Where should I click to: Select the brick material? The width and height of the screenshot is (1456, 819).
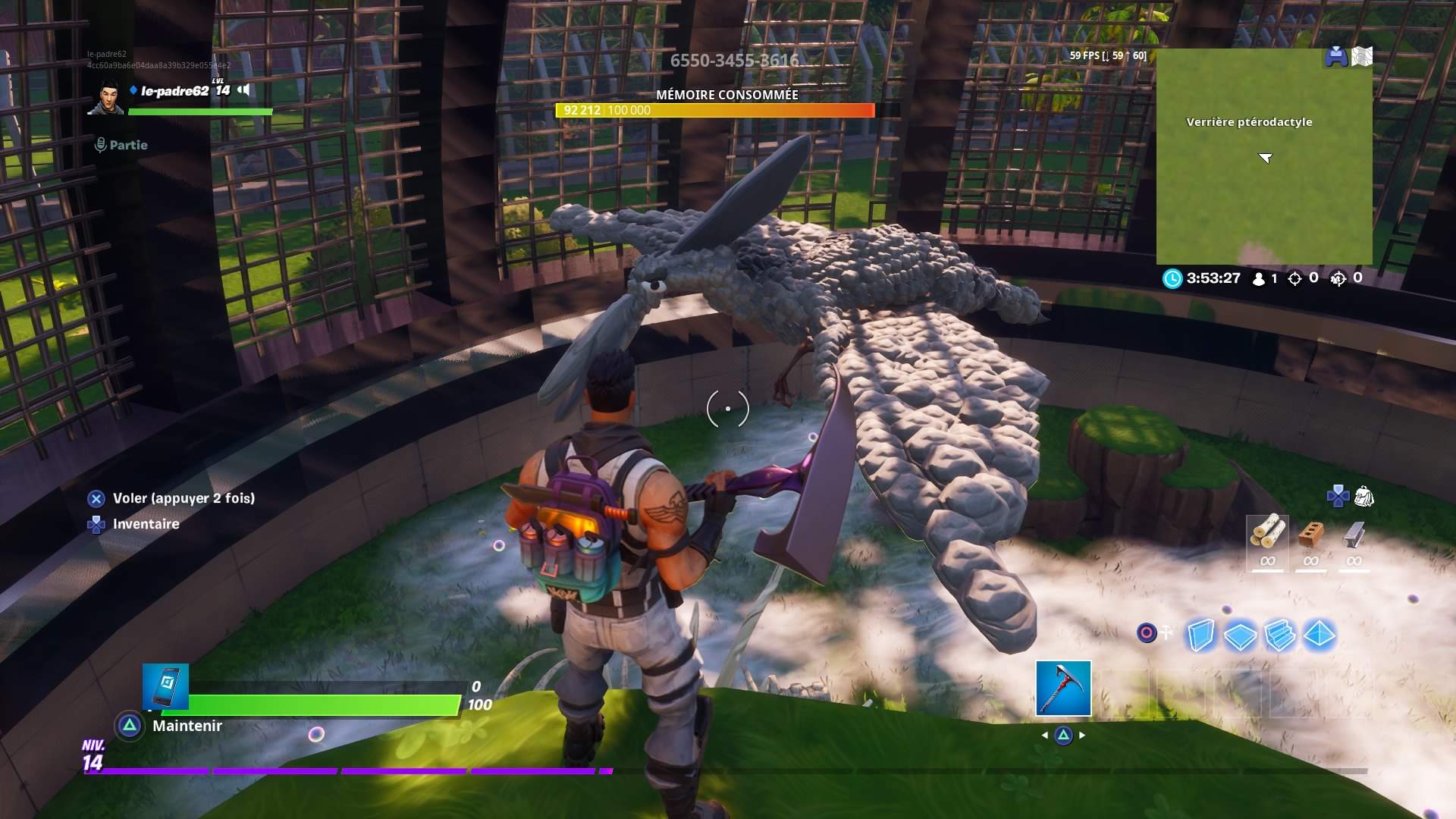point(1310,539)
